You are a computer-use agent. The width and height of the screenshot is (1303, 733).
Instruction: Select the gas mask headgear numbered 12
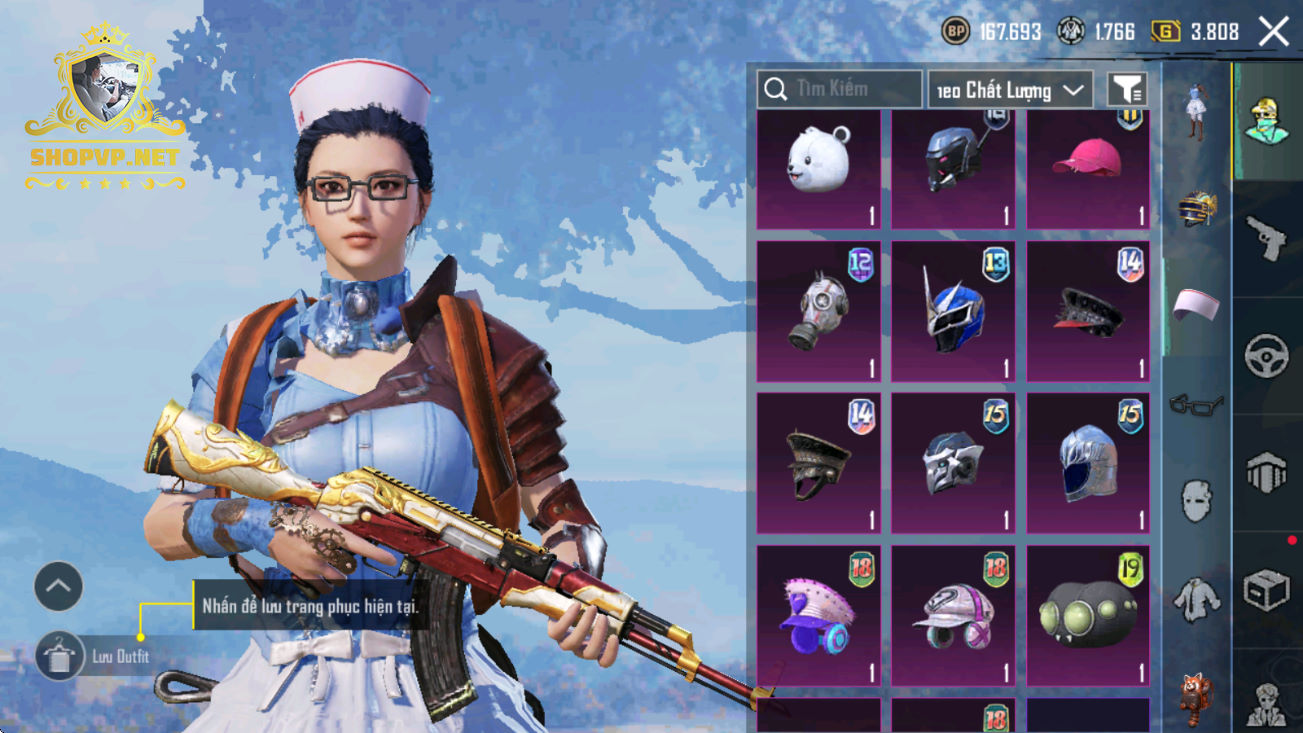pos(818,311)
